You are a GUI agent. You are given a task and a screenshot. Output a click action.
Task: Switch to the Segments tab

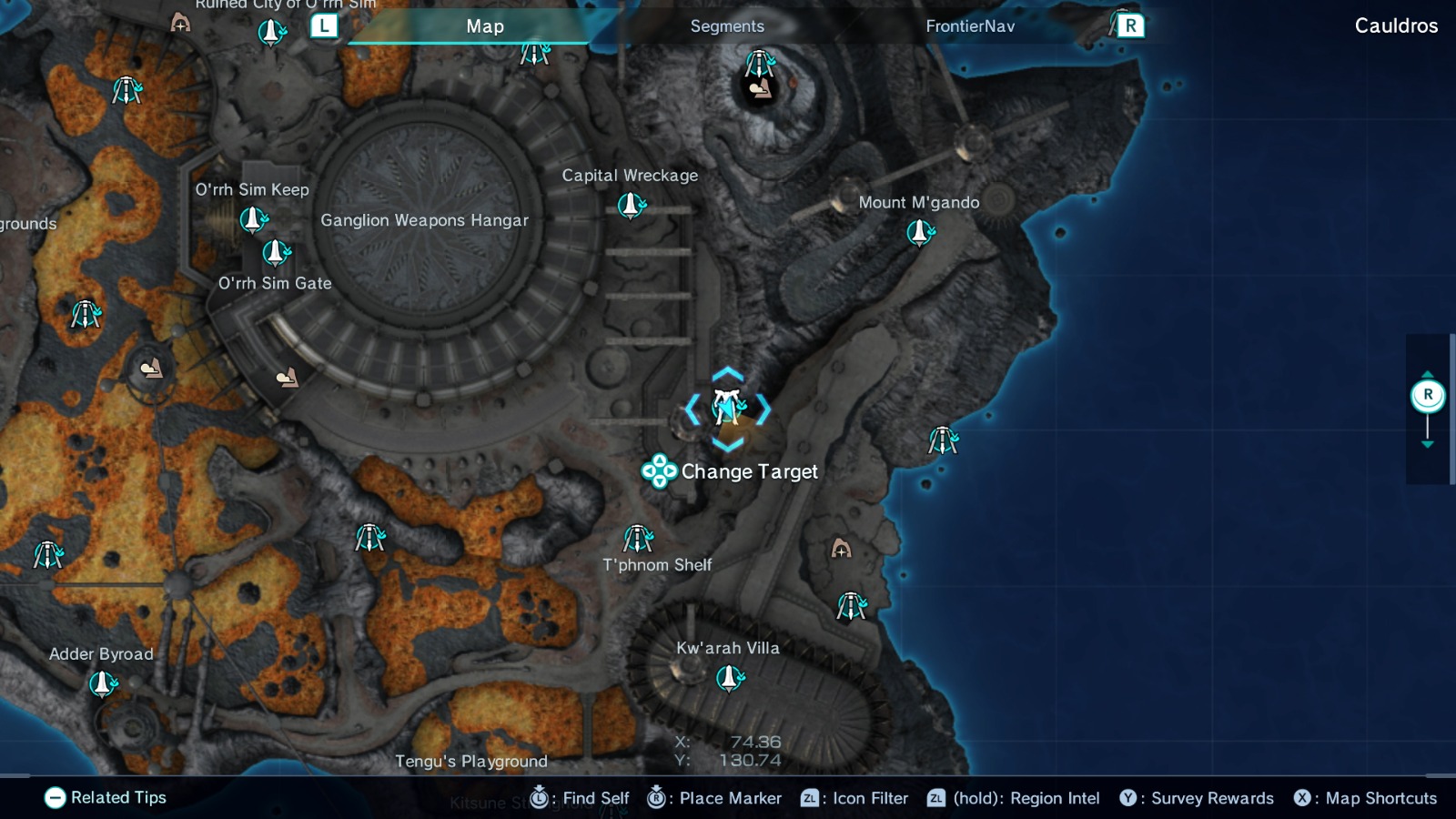coord(726,26)
